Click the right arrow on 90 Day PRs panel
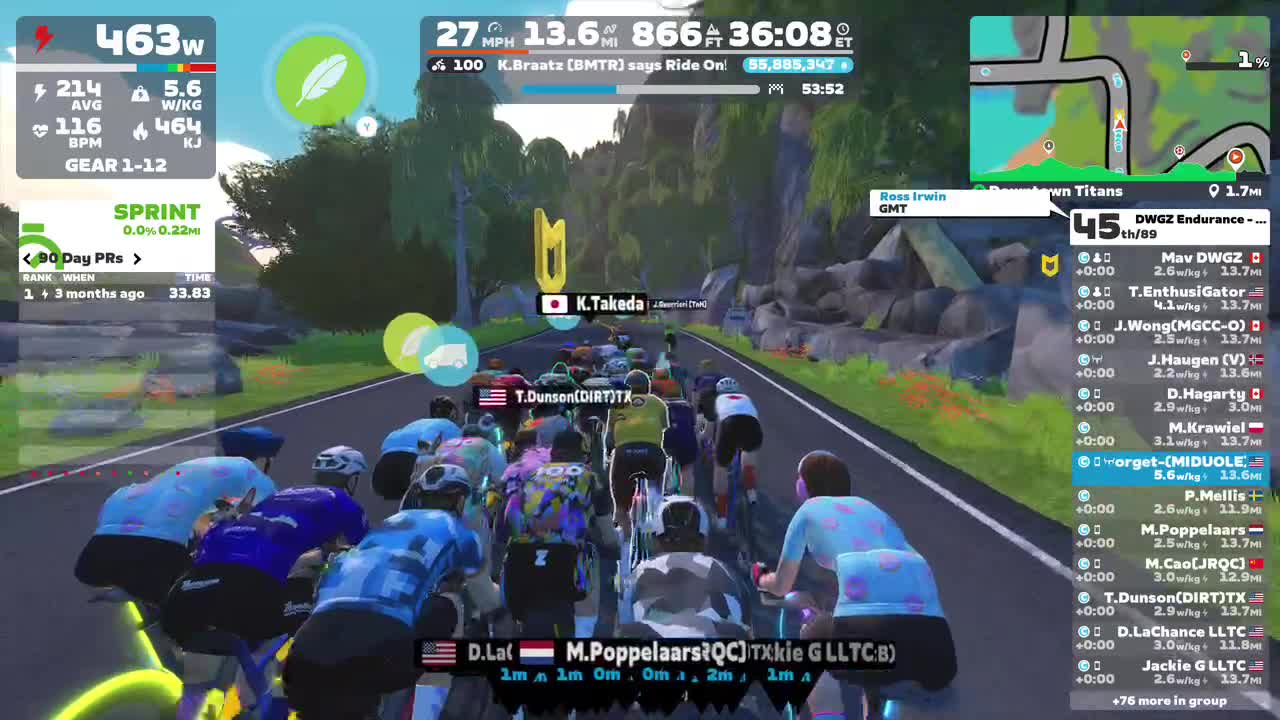Image resolution: width=1280 pixels, height=720 pixels. coord(138,258)
